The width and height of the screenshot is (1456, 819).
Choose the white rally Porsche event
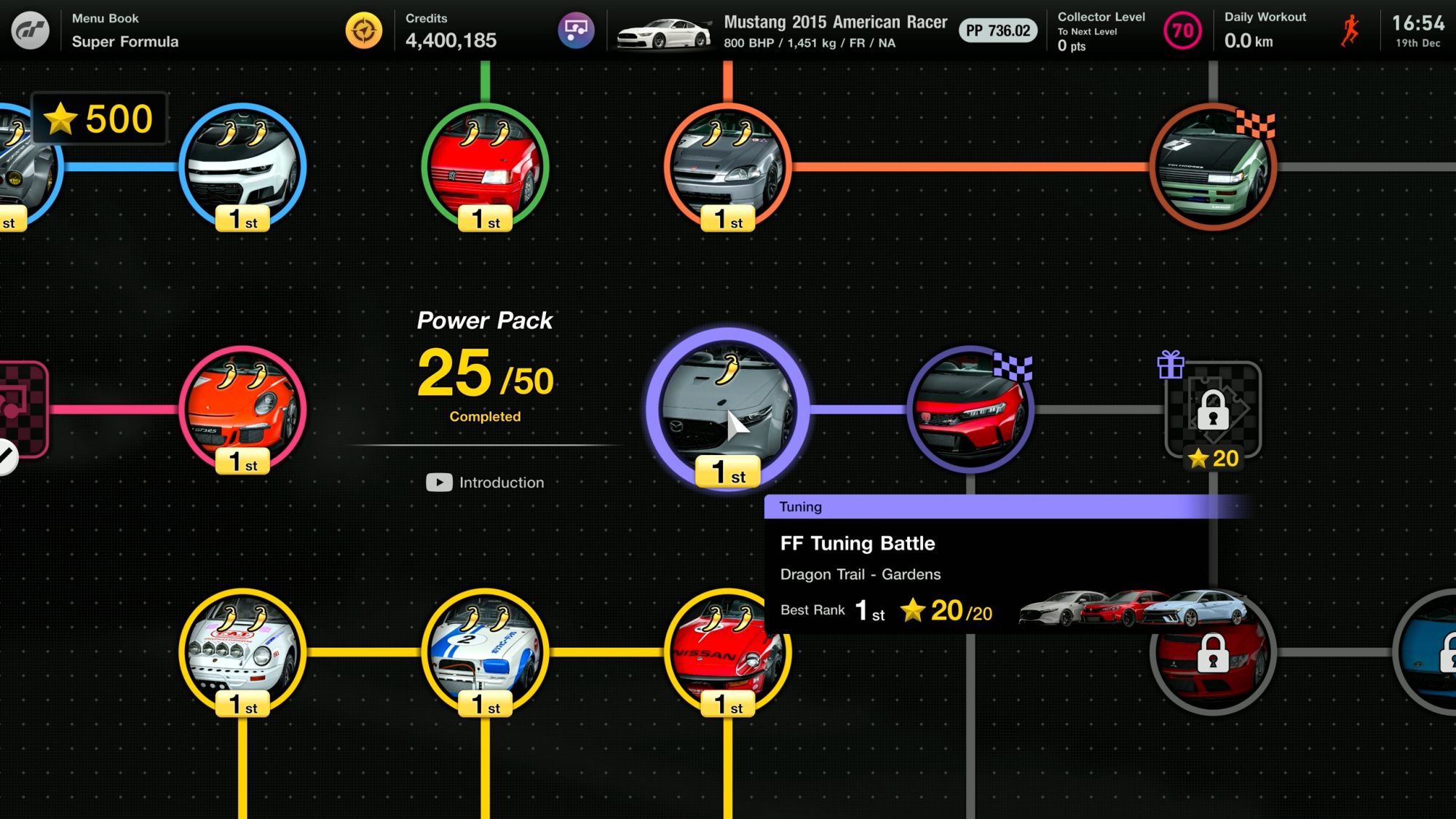tap(242, 652)
